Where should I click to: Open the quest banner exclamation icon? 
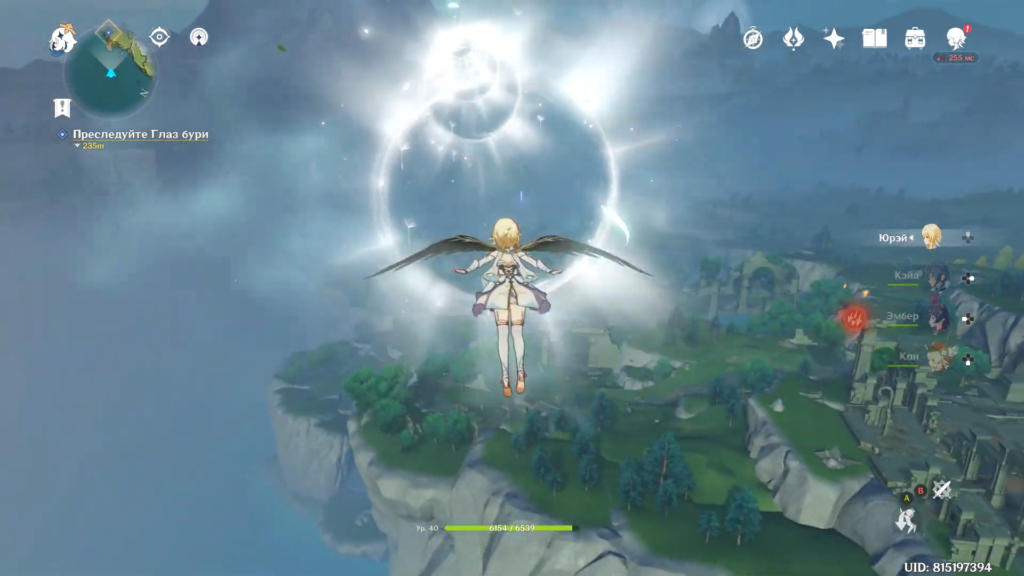click(63, 108)
